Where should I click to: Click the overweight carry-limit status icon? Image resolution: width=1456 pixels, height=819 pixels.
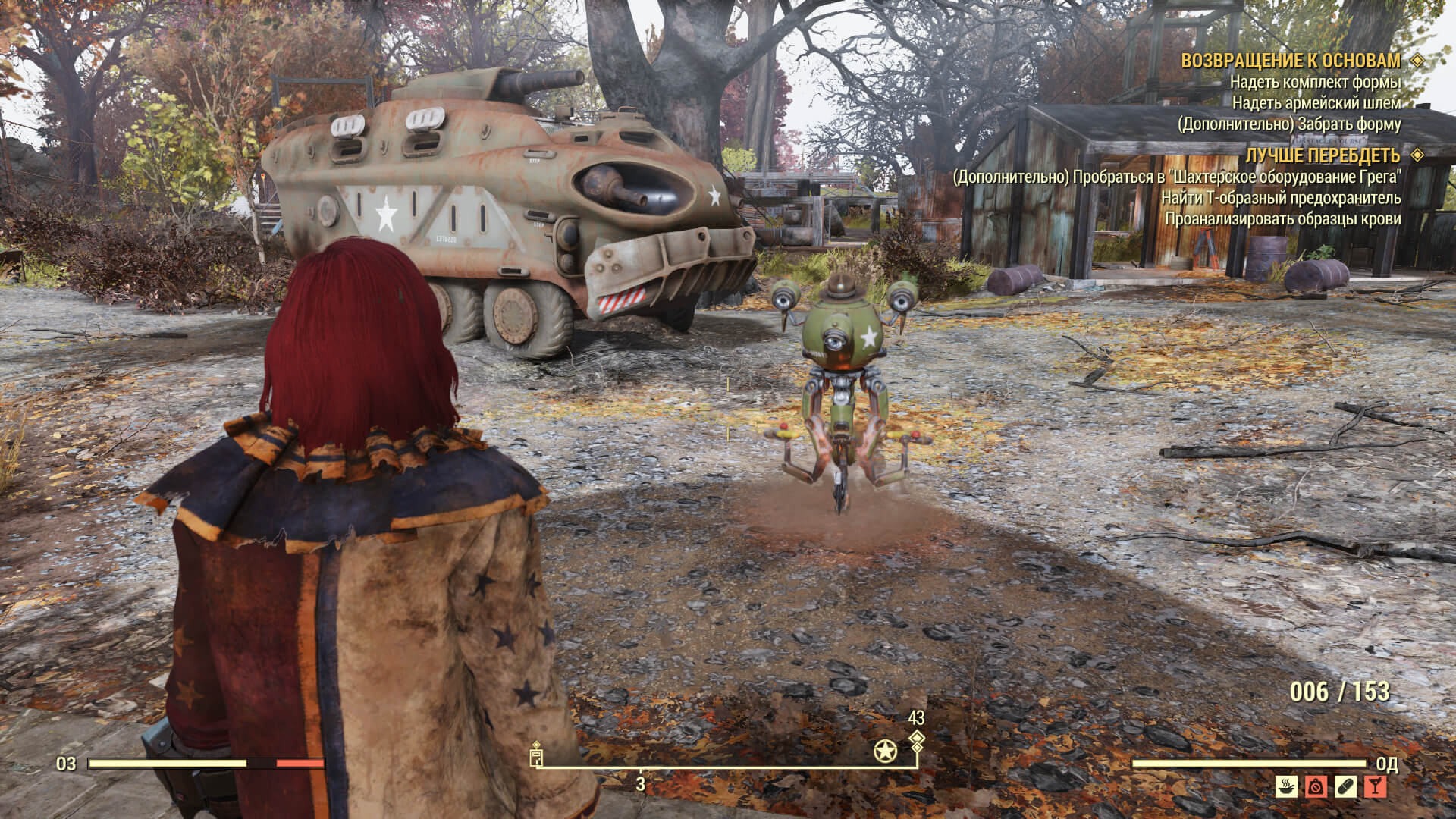click(x=1316, y=786)
